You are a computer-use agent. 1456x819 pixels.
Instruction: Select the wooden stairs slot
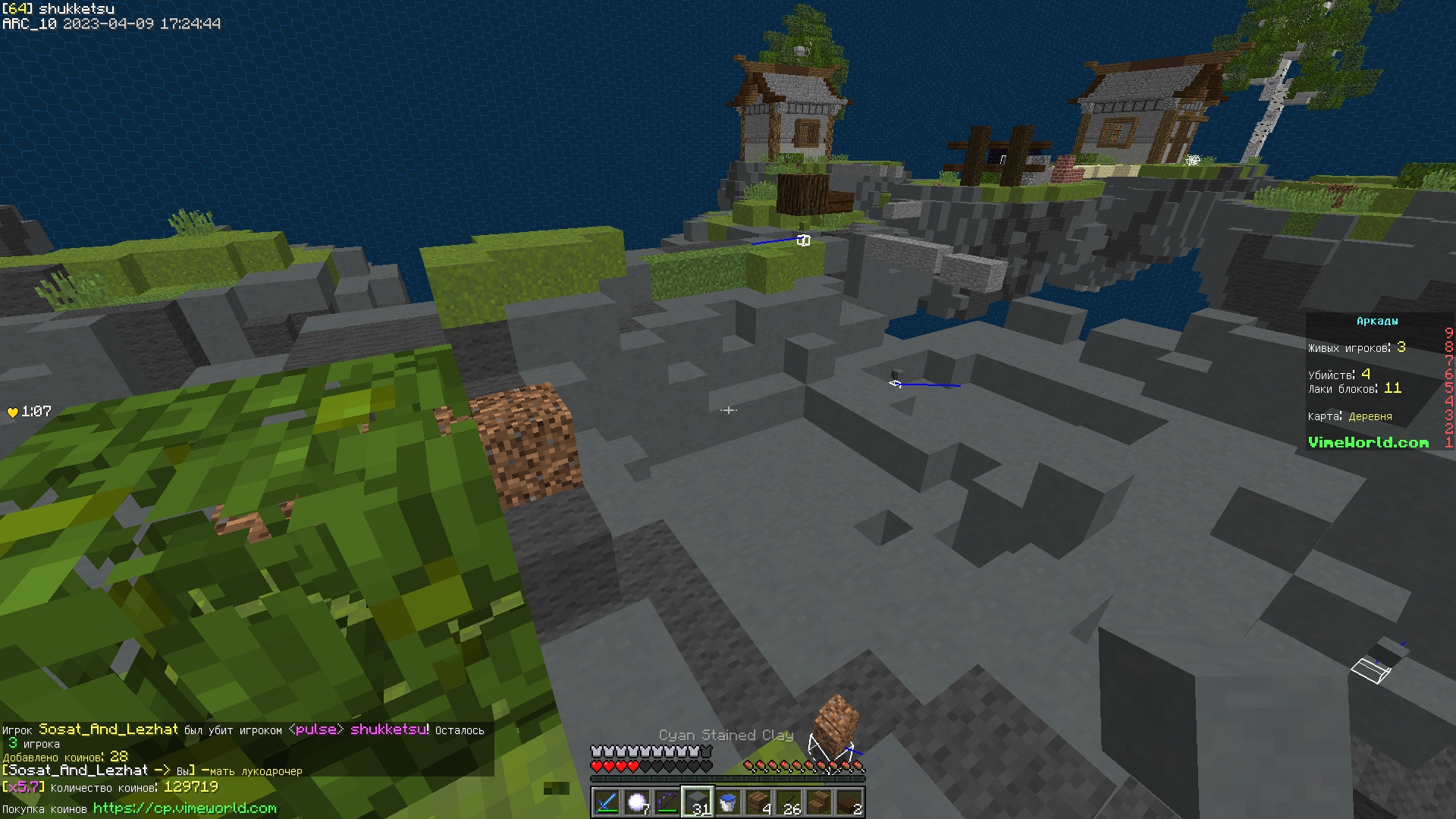tap(819, 802)
